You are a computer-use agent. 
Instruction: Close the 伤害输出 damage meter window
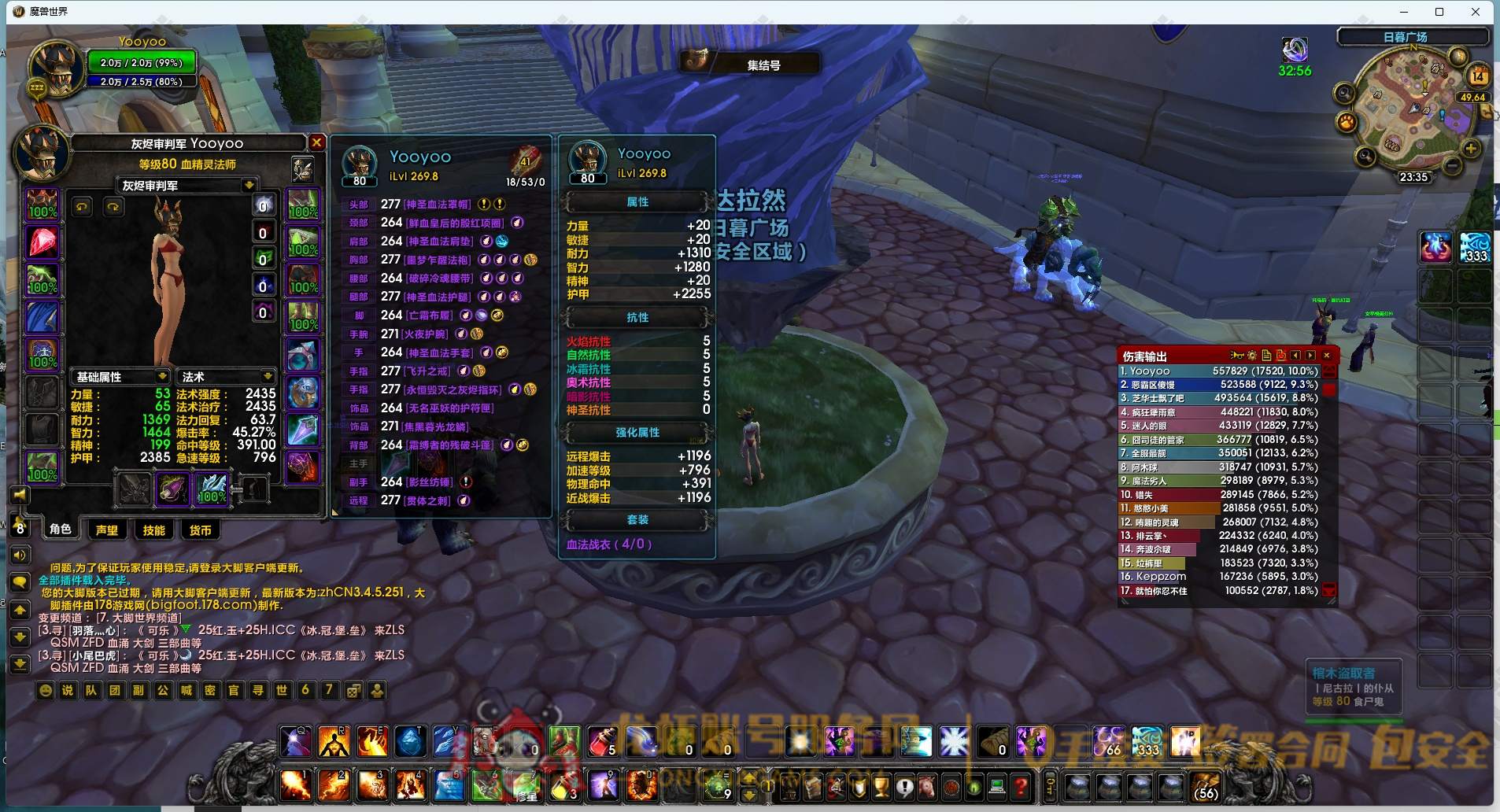1327,356
